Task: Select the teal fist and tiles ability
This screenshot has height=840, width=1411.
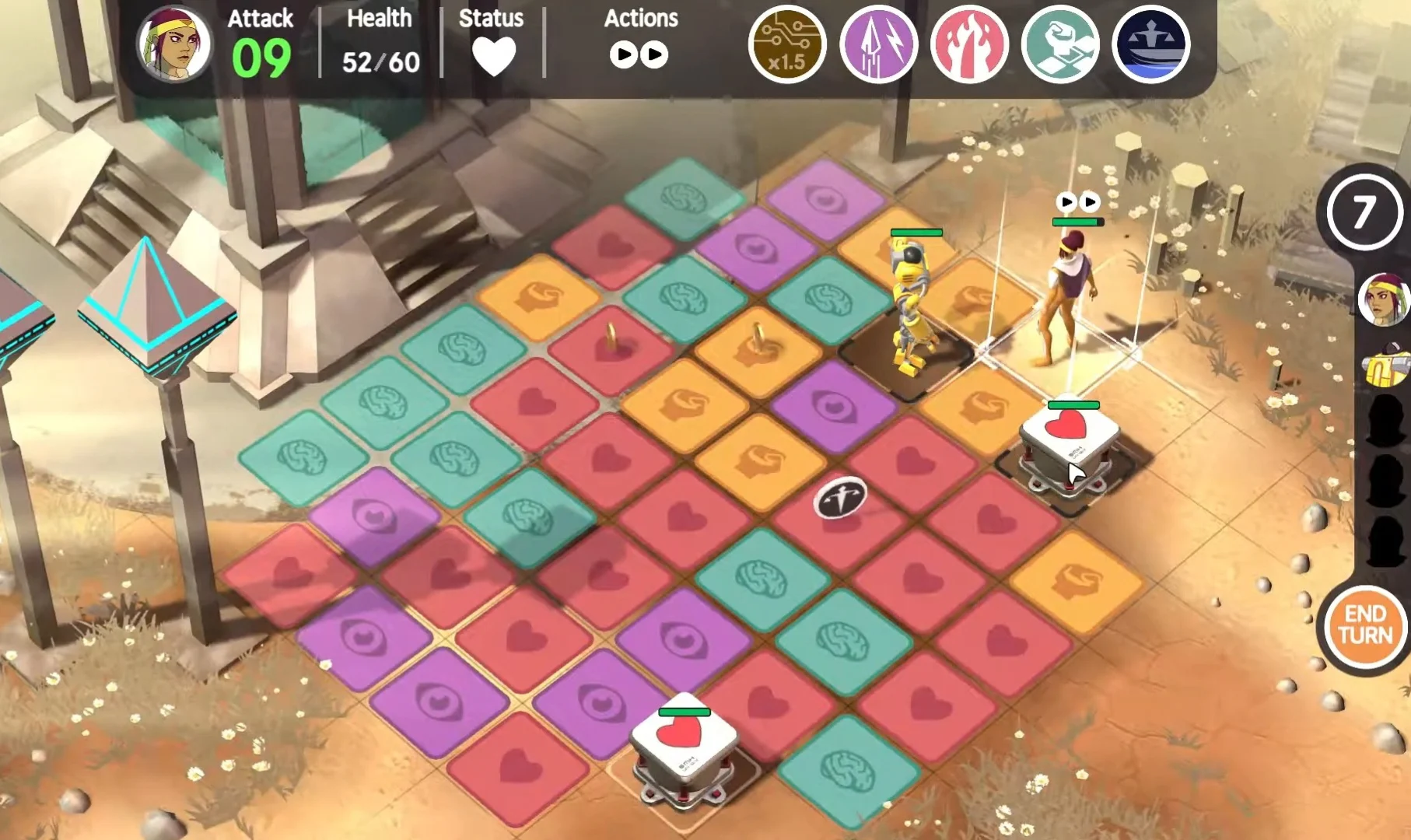Action: point(1060,44)
